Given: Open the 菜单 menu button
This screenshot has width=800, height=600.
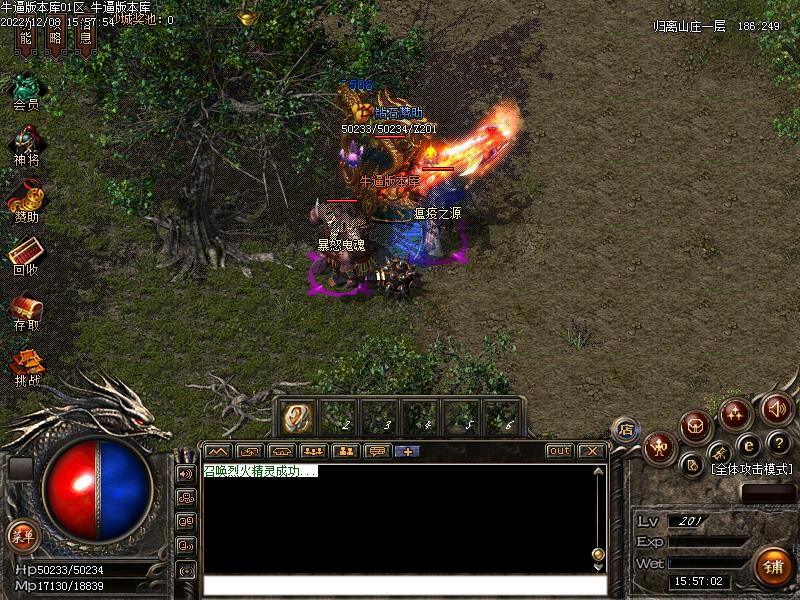Looking at the screenshot, I should (21, 535).
